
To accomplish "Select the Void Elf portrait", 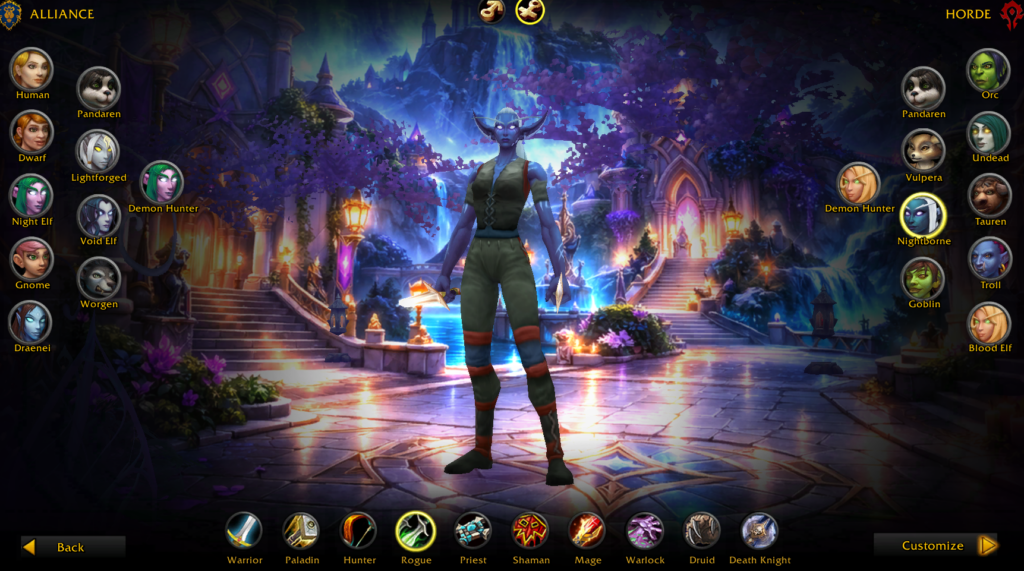I will pos(99,214).
